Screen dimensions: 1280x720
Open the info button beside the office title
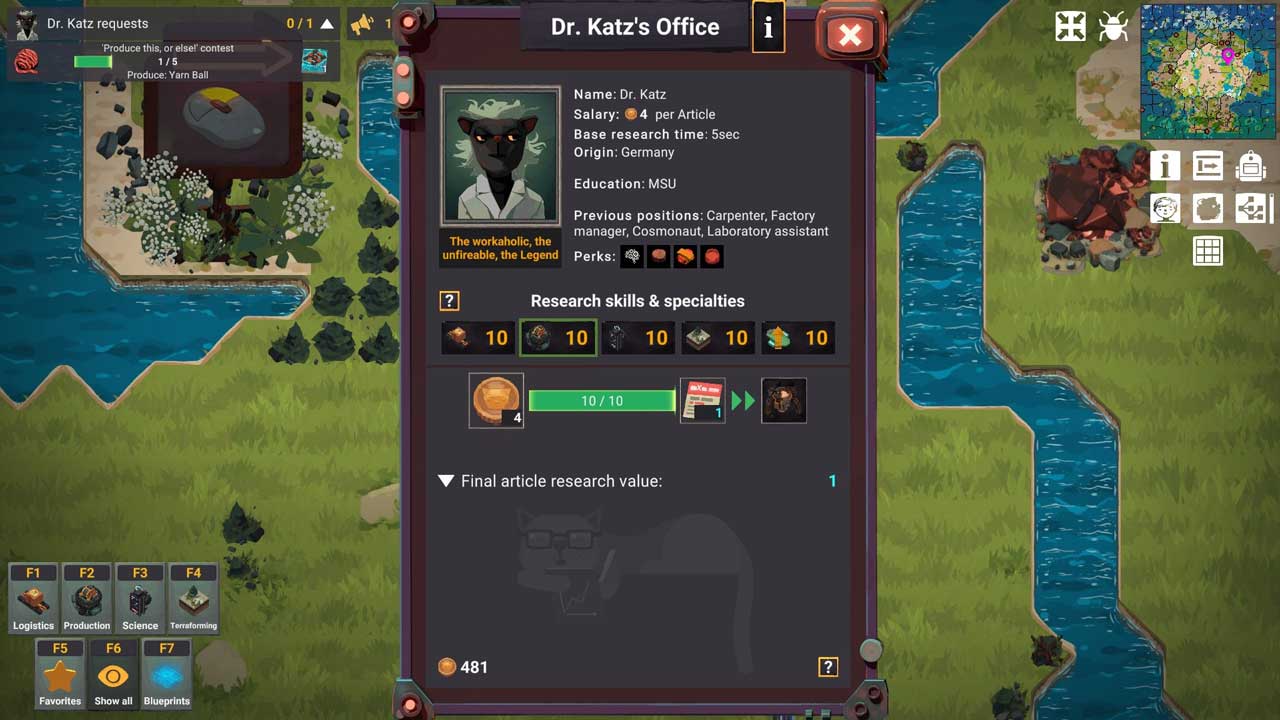tap(768, 27)
